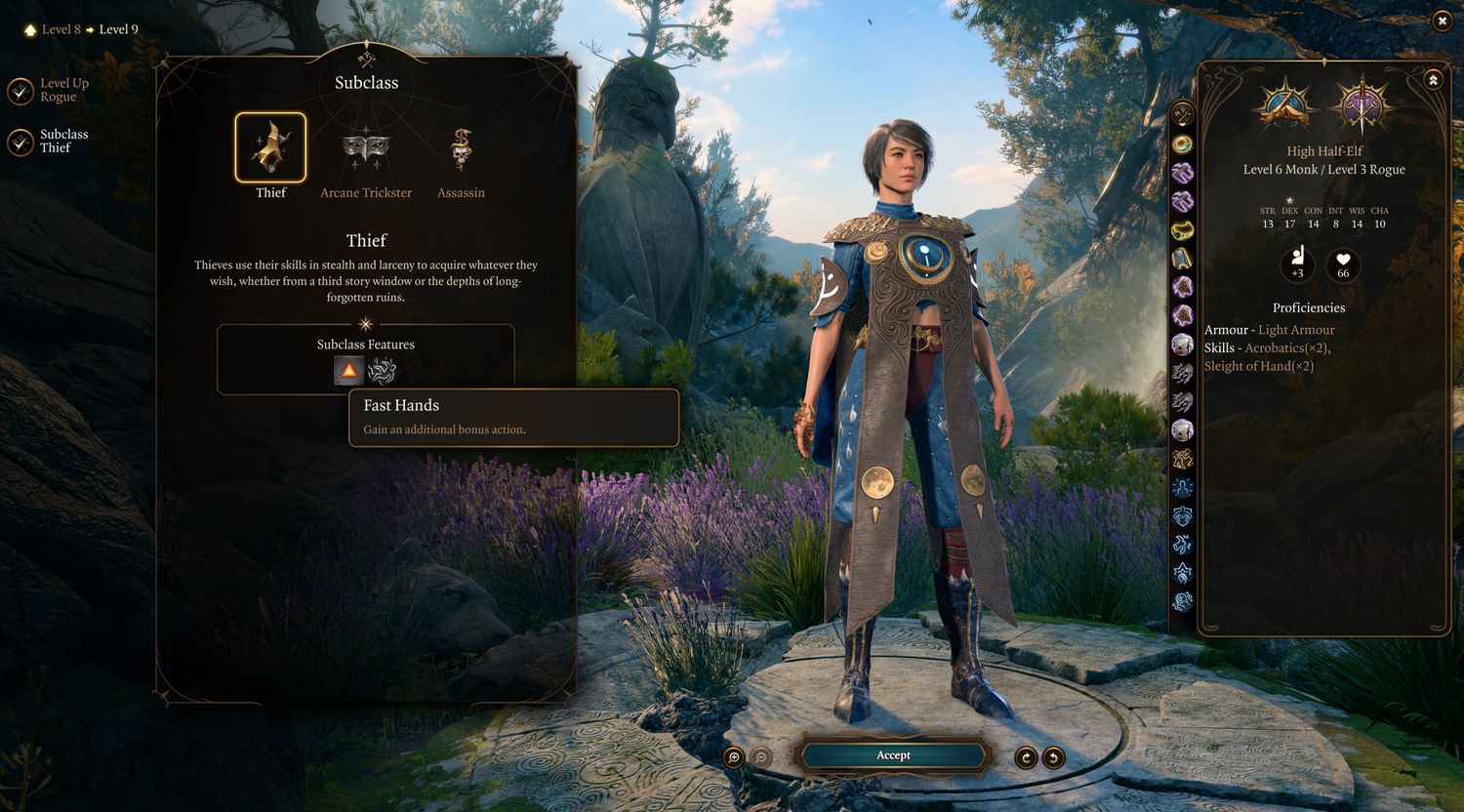
Task: Click the Fast Hands subclass feature icon
Action: tap(349, 371)
